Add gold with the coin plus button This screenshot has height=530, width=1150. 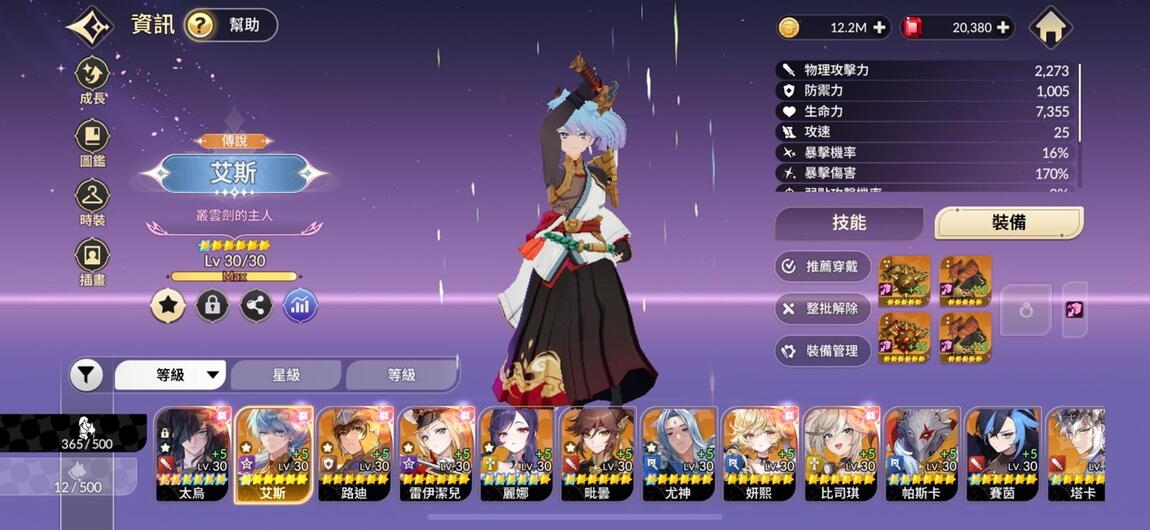click(x=880, y=28)
